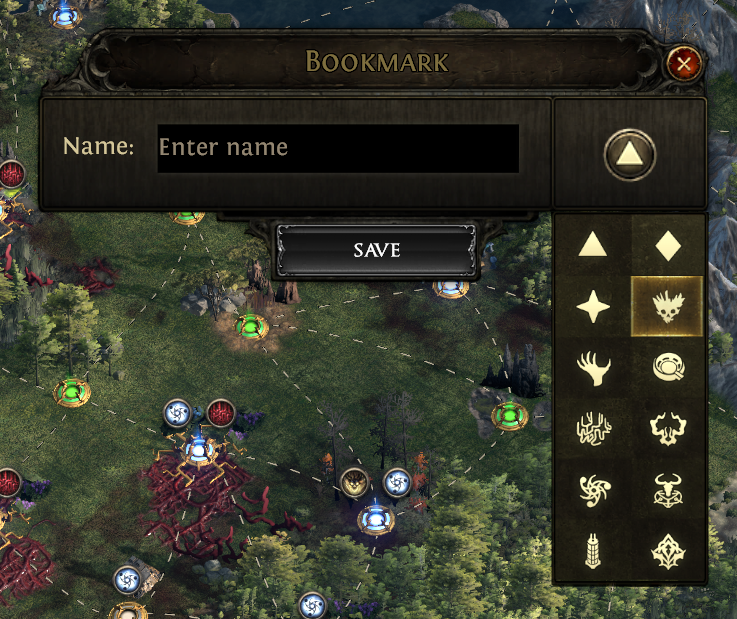
Task: Select the ring bookmark icon
Action: (668, 368)
